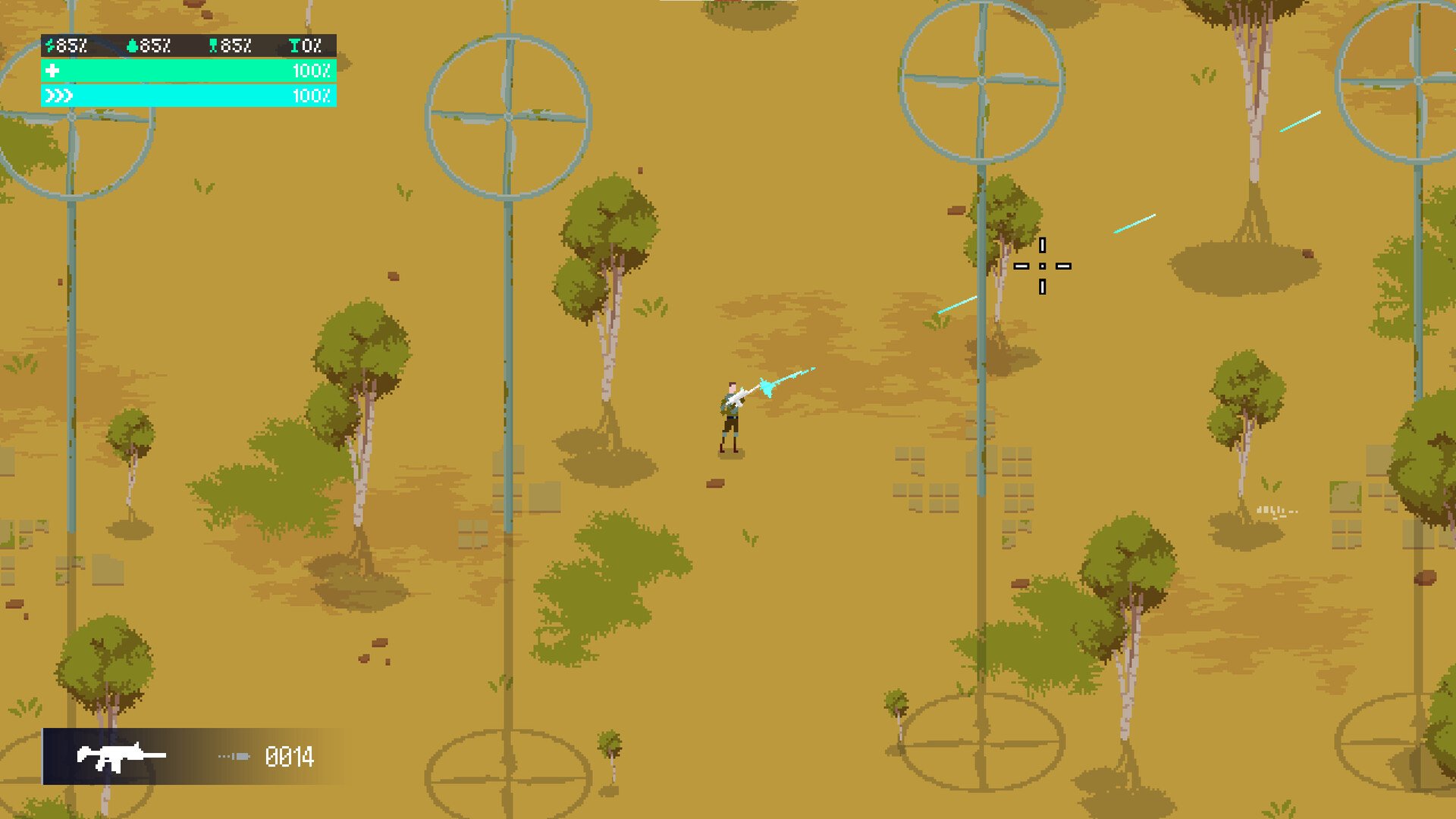Click the hourglass stat showing 0%

(293, 45)
